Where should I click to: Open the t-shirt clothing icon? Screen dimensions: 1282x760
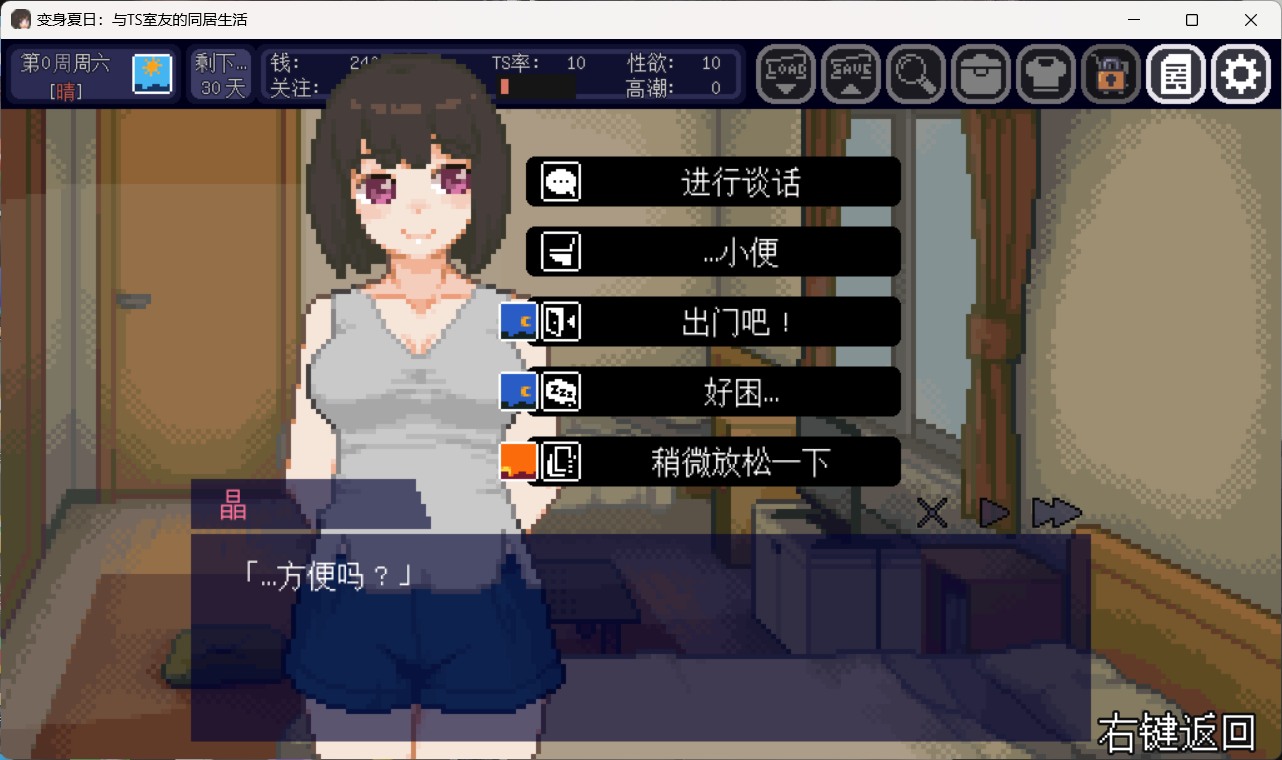pos(1045,74)
